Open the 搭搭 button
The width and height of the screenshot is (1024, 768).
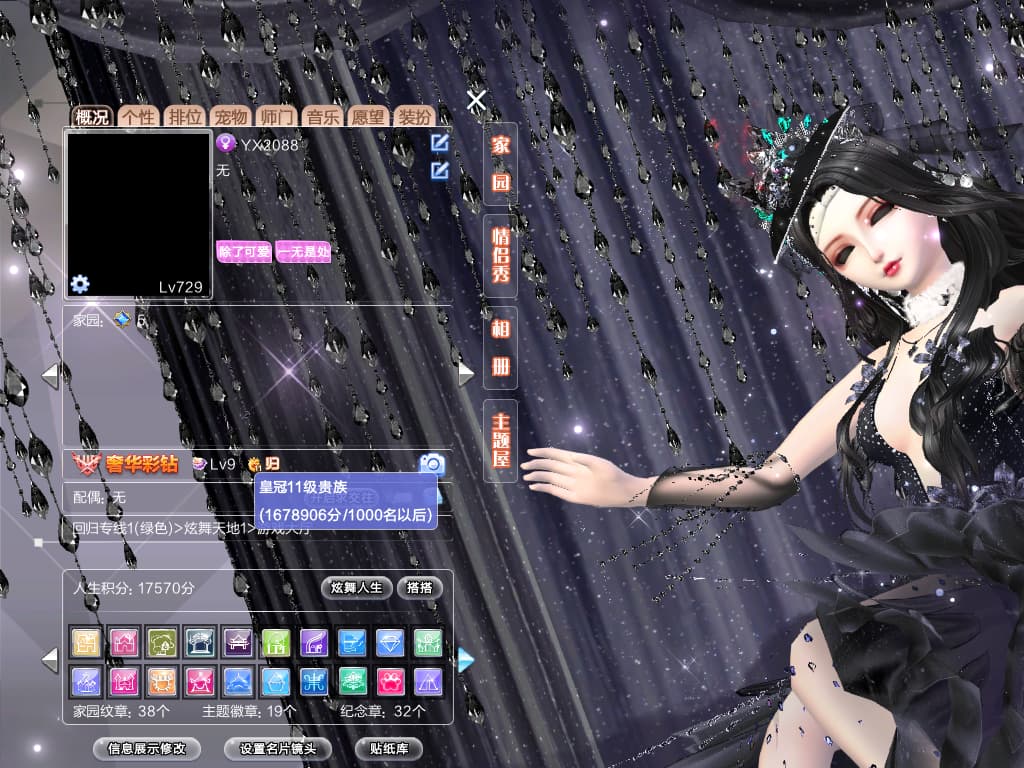click(420, 587)
